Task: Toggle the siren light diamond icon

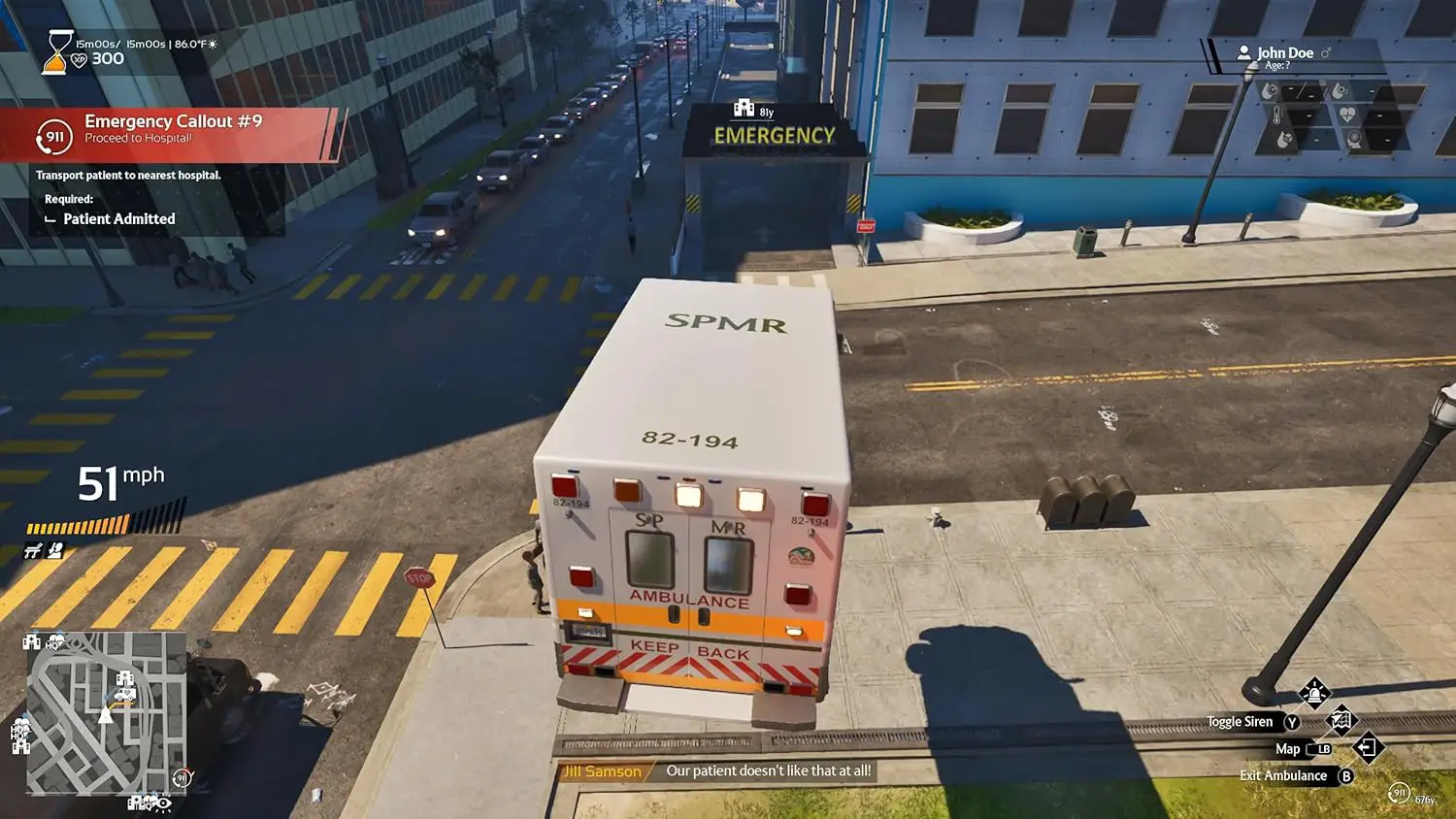Action: point(1314,694)
